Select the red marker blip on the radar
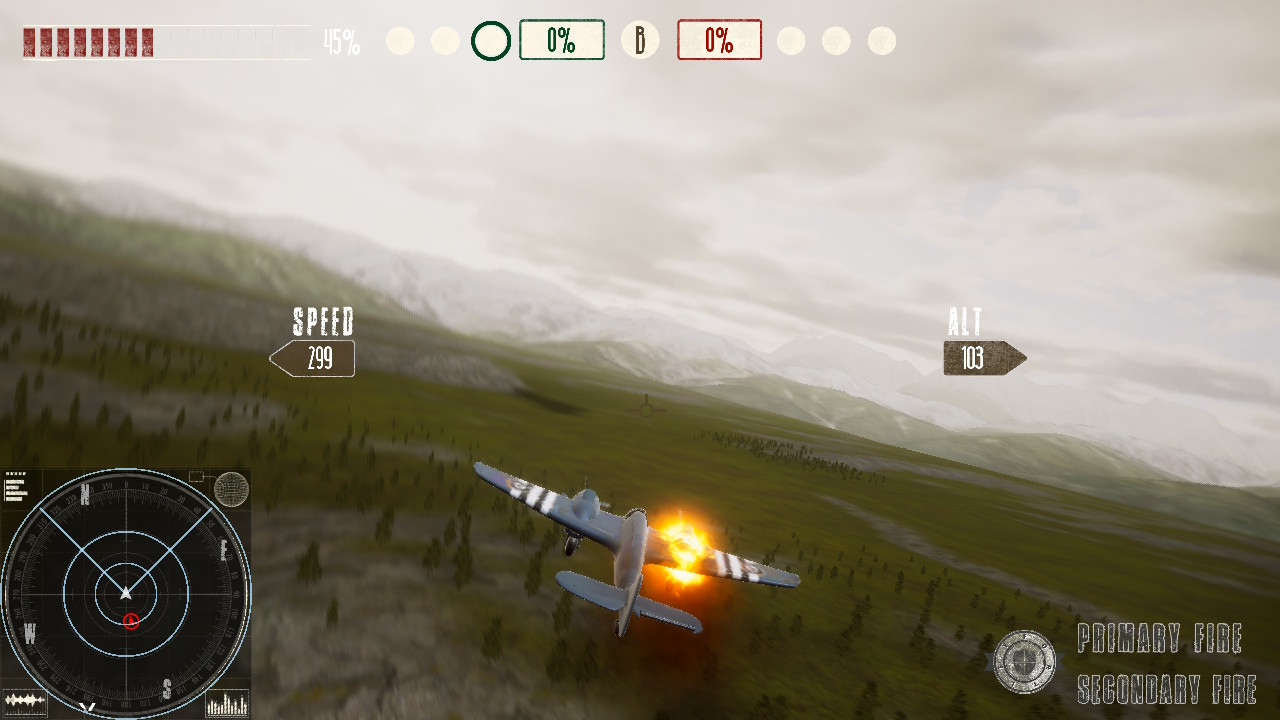Screen dimensions: 1280x720 [x=130, y=621]
